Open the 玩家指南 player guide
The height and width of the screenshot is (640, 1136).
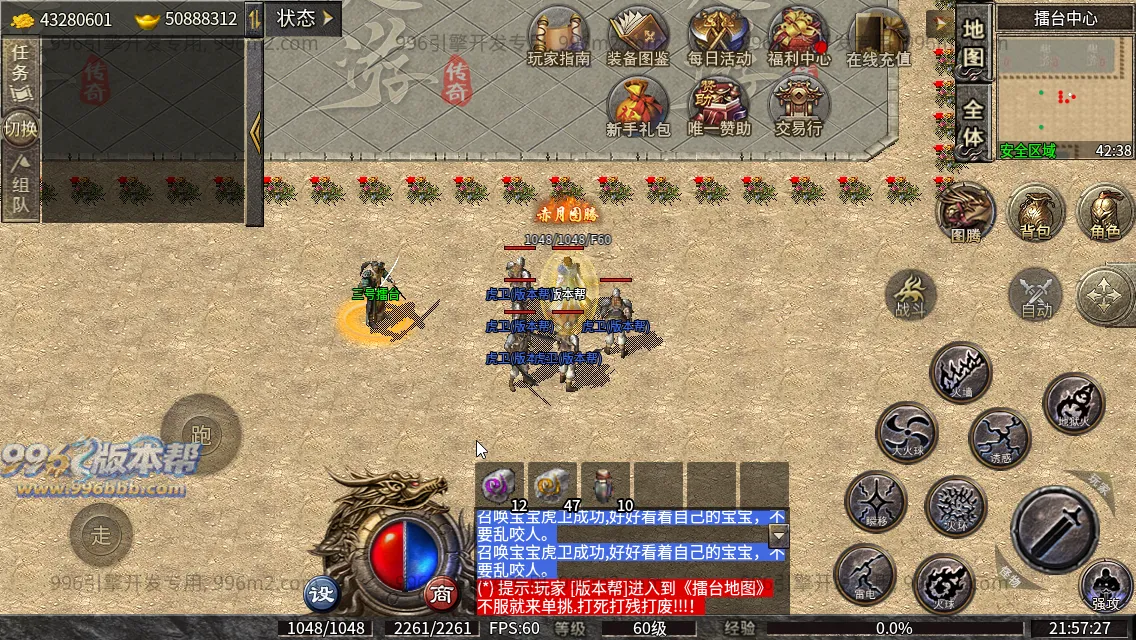559,36
